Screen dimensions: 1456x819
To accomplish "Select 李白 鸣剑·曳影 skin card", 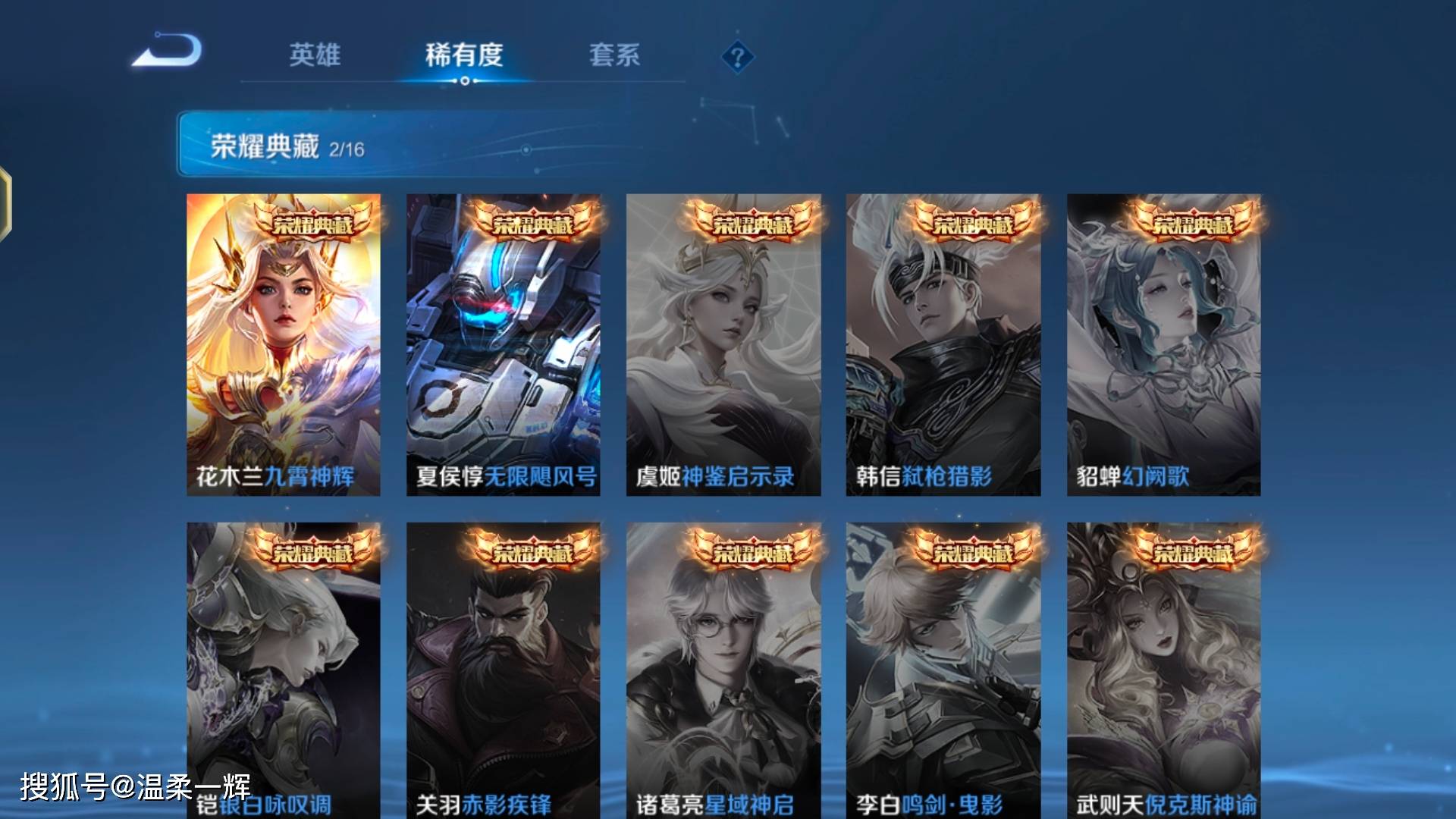I will coord(943,667).
